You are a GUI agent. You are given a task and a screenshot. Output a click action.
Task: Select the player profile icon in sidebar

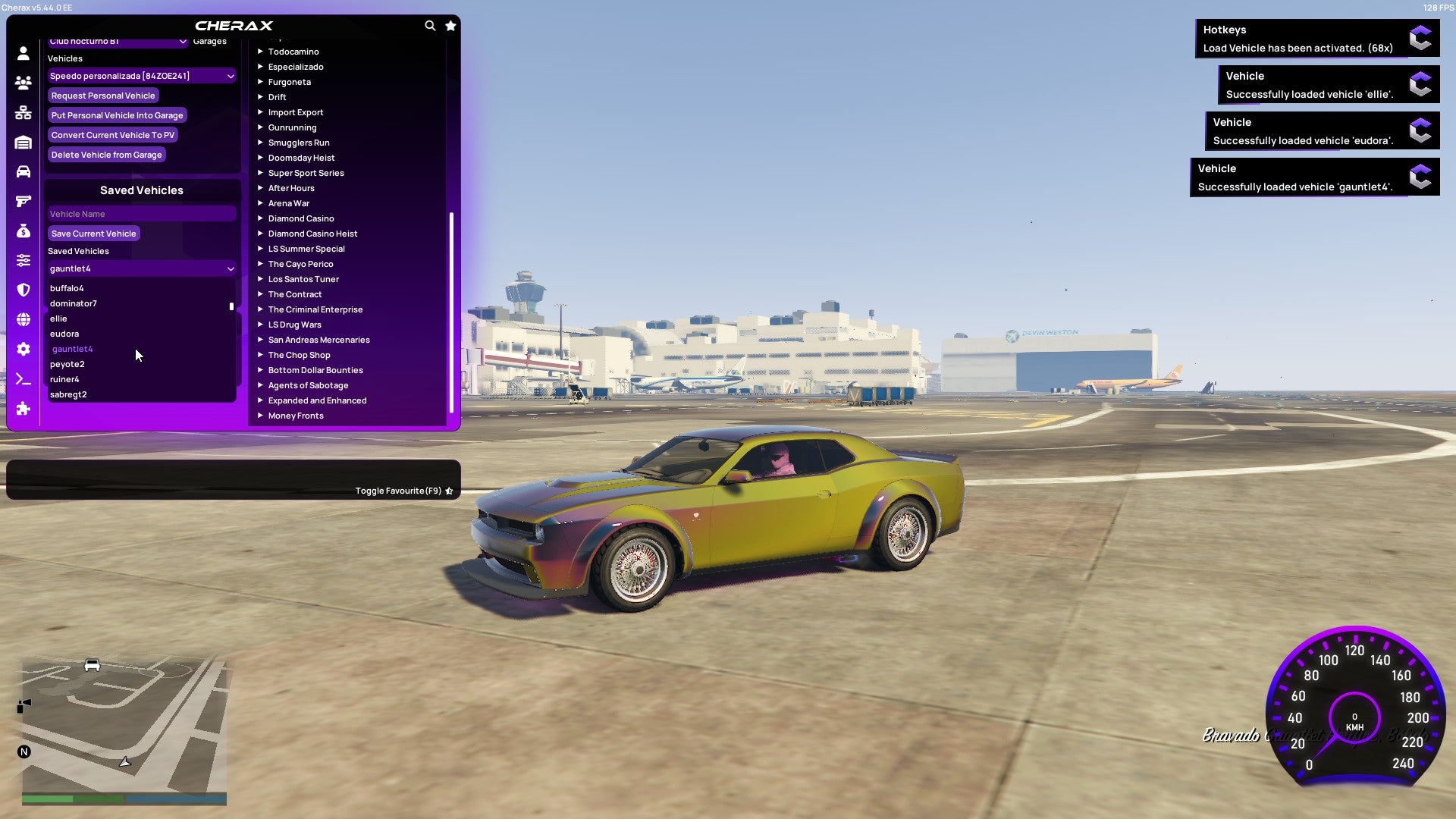[x=23, y=53]
